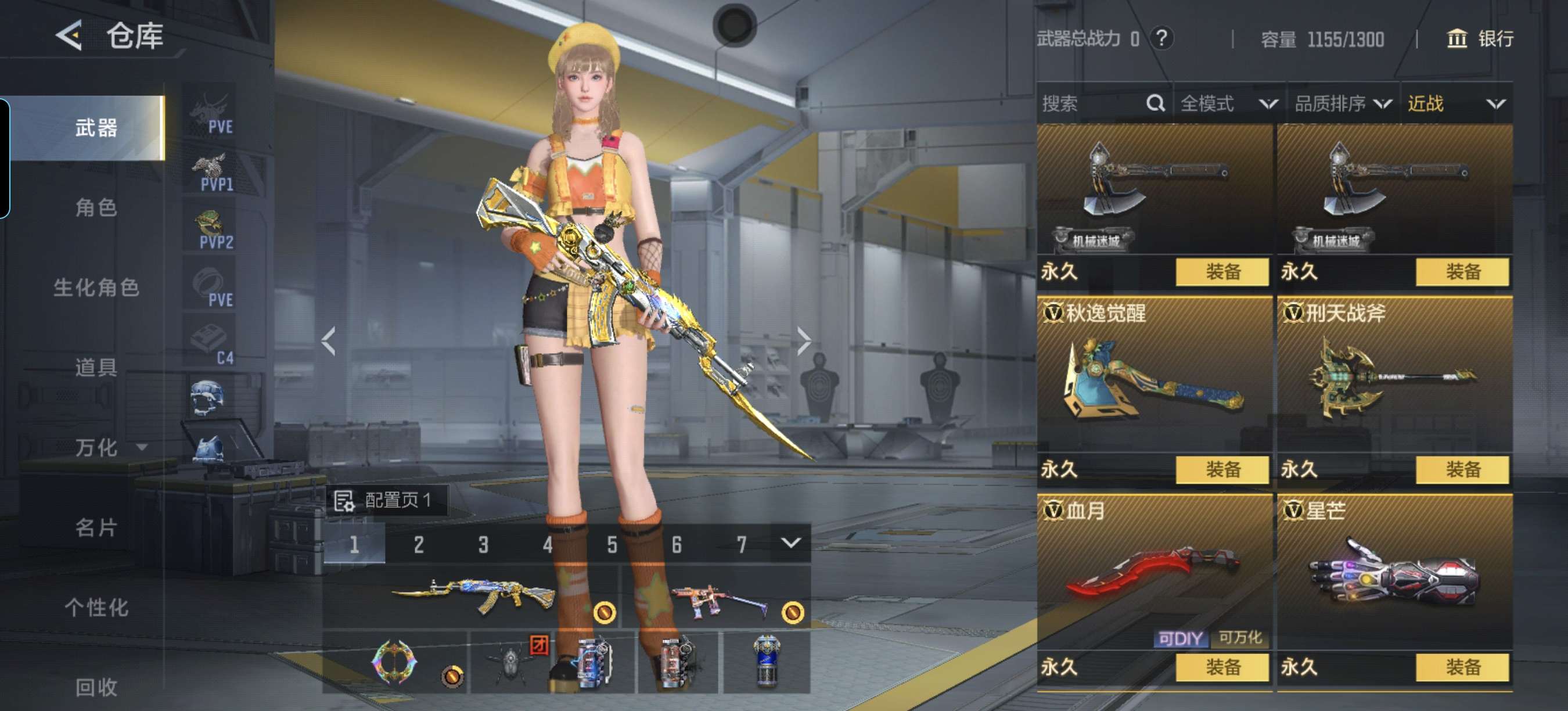
Task: Equip the 星芒 gauntlet
Action: (x=1462, y=667)
